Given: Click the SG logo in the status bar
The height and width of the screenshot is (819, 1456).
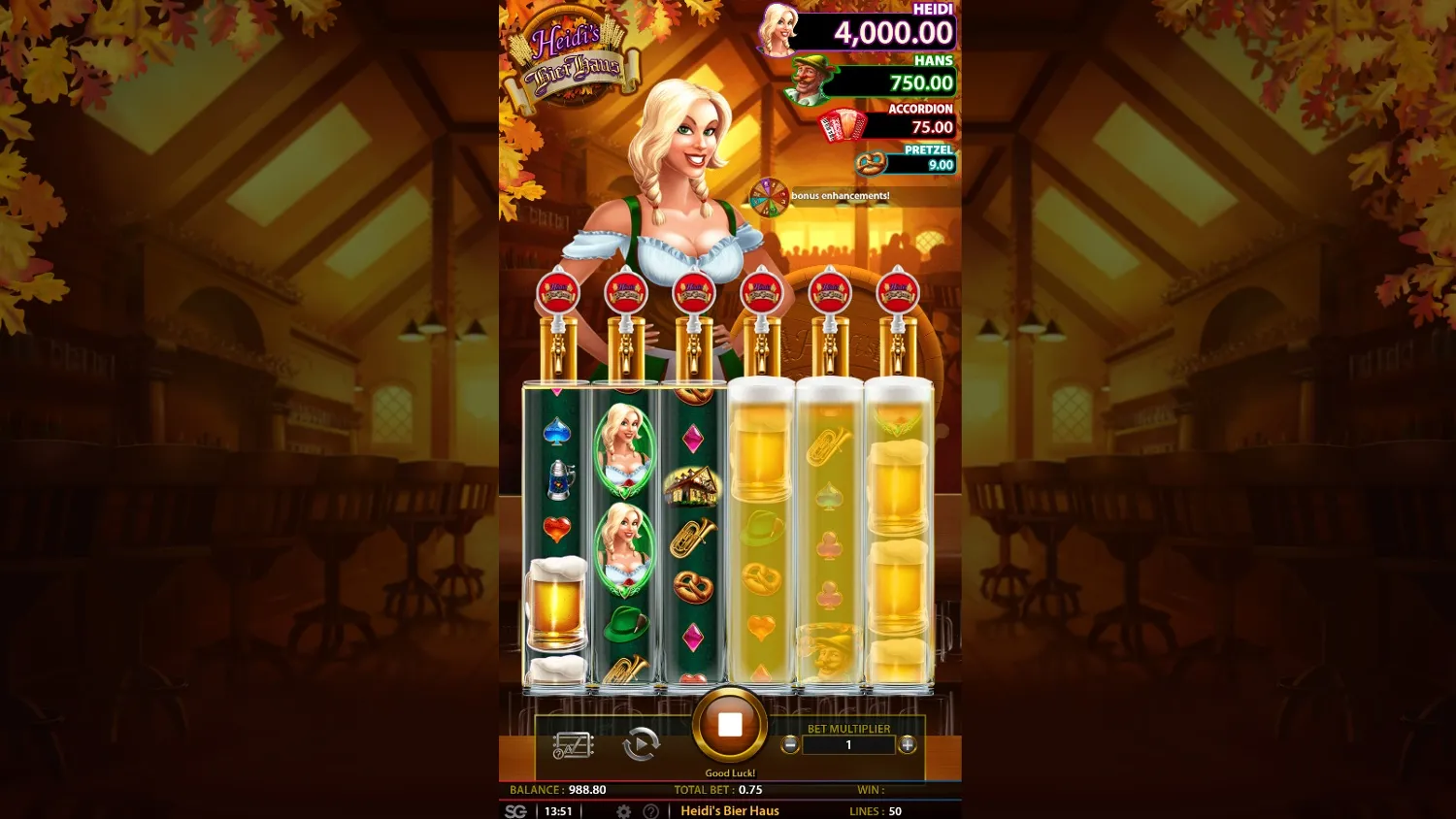Looking at the screenshot, I should pyautogui.click(x=515, y=809).
